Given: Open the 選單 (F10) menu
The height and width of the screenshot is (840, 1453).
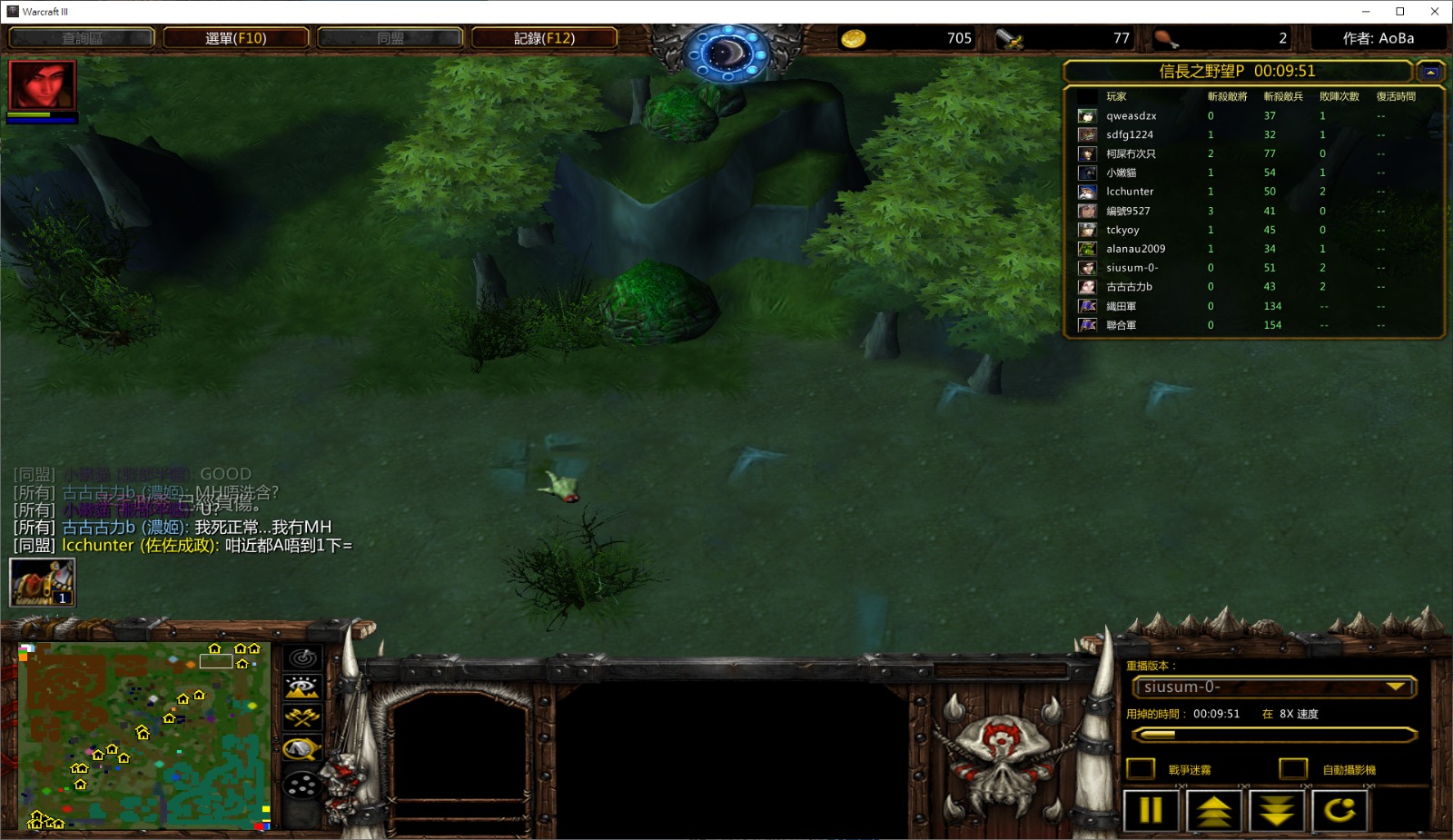Looking at the screenshot, I should pos(236,38).
